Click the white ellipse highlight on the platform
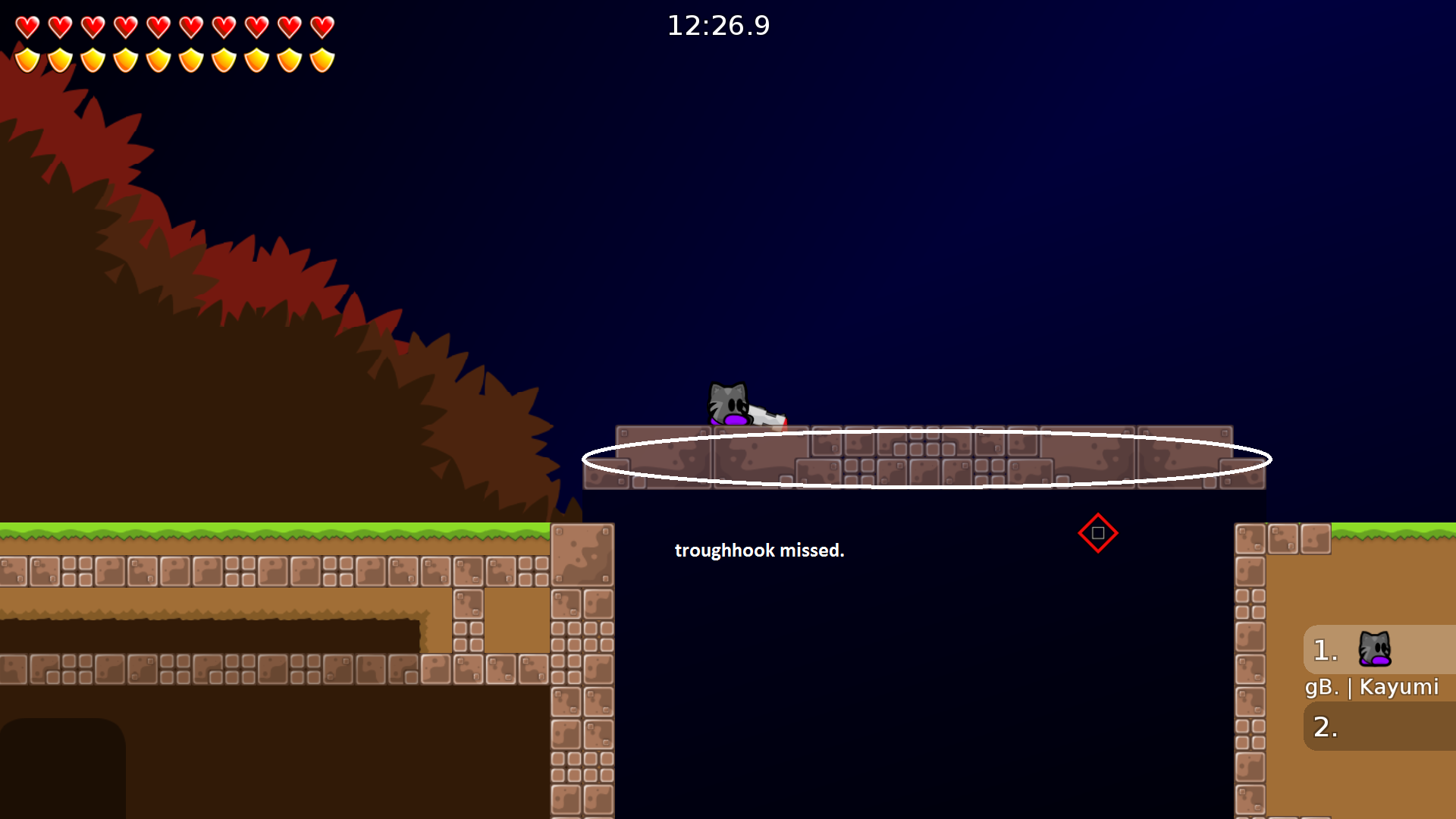 (x=927, y=458)
